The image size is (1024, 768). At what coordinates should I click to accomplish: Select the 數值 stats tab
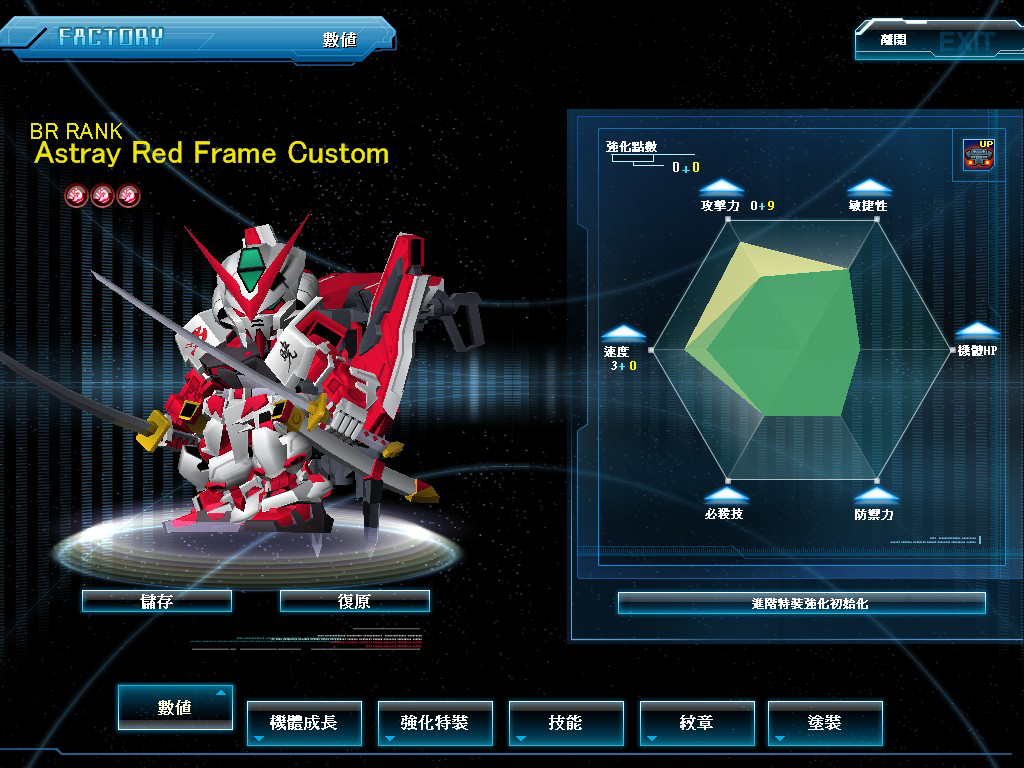coord(175,707)
